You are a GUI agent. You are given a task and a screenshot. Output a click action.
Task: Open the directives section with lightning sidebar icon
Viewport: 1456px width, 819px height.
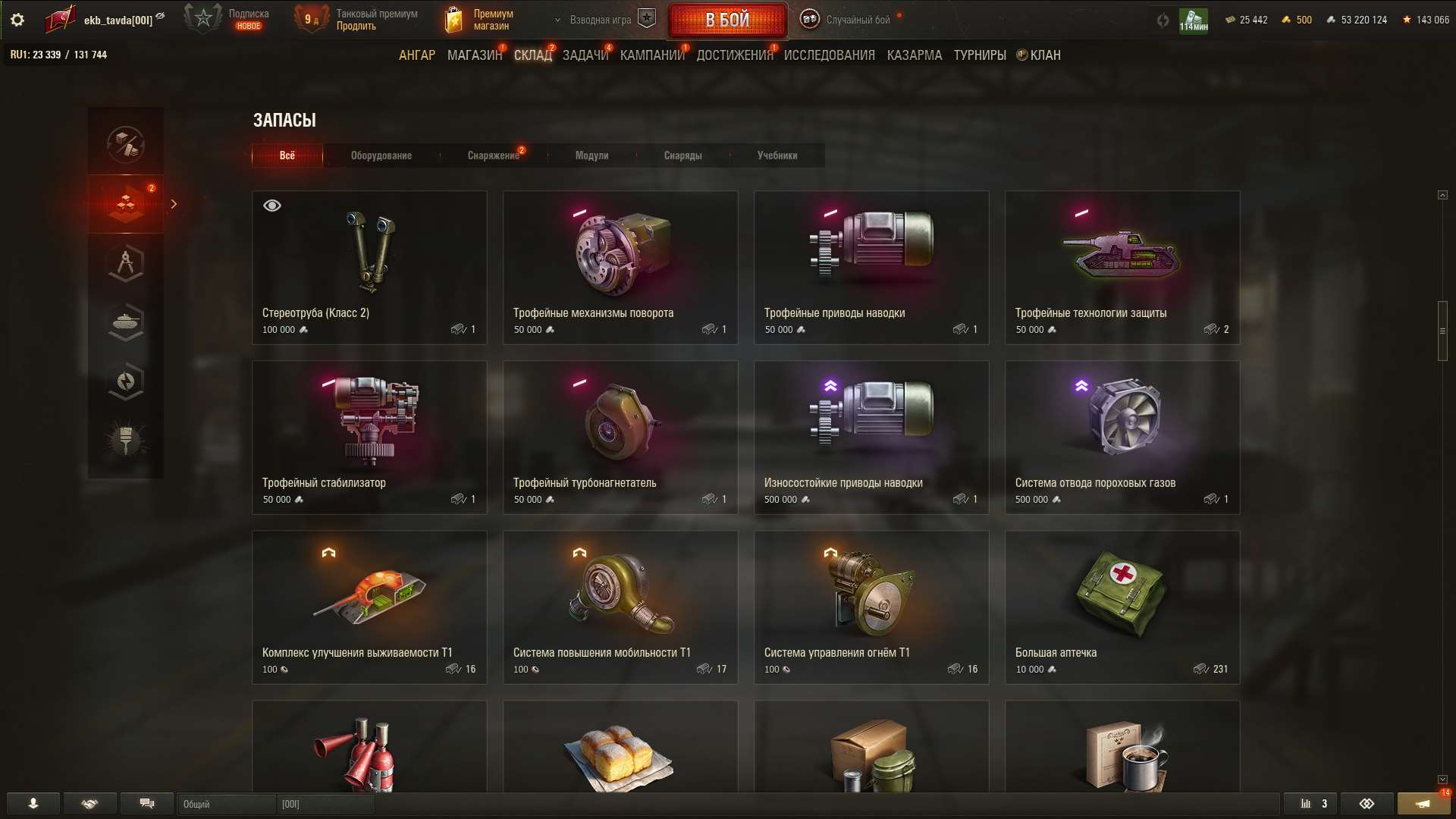click(125, 381)
